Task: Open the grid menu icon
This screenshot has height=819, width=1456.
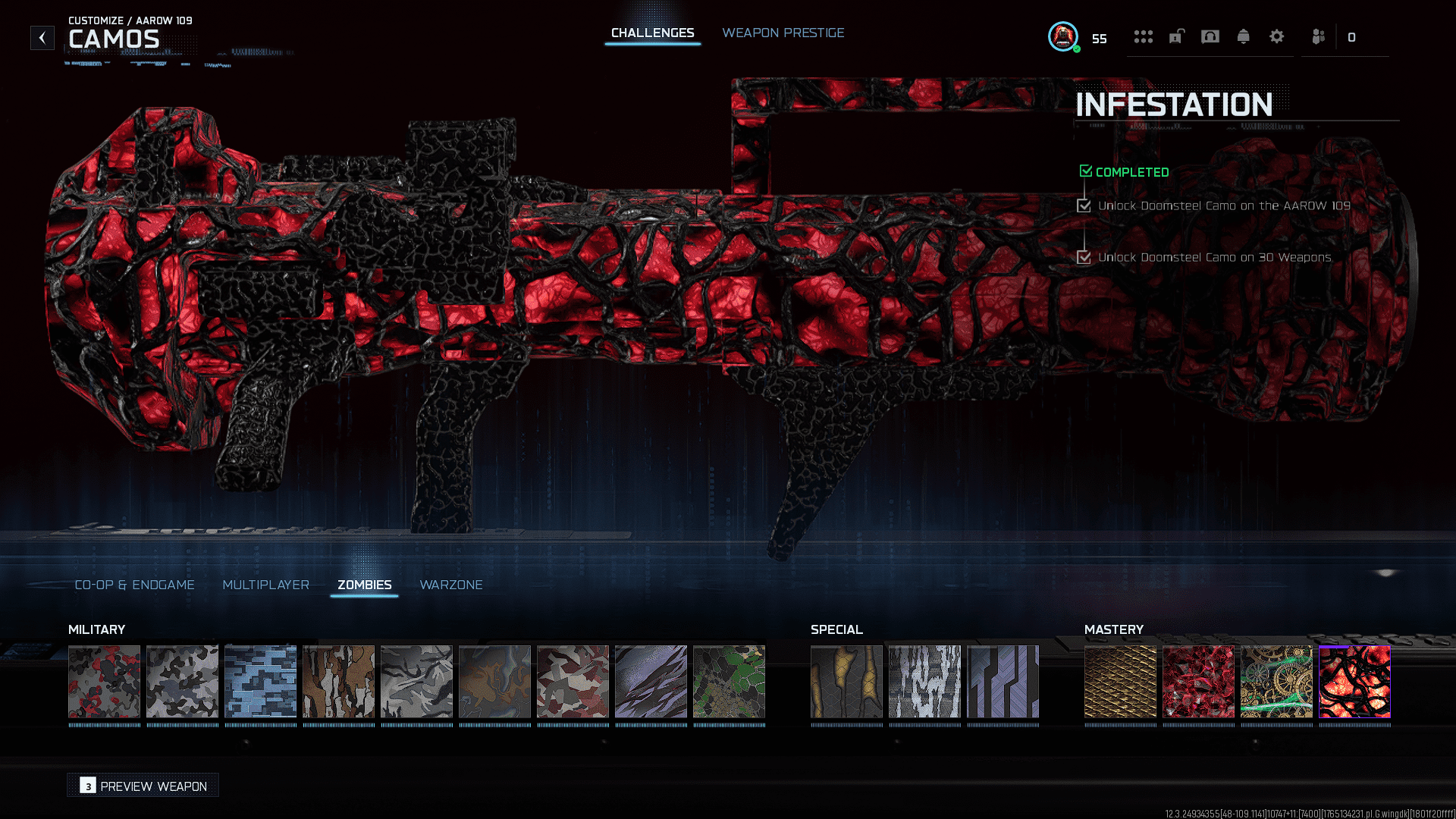Action: (1143, 36)
